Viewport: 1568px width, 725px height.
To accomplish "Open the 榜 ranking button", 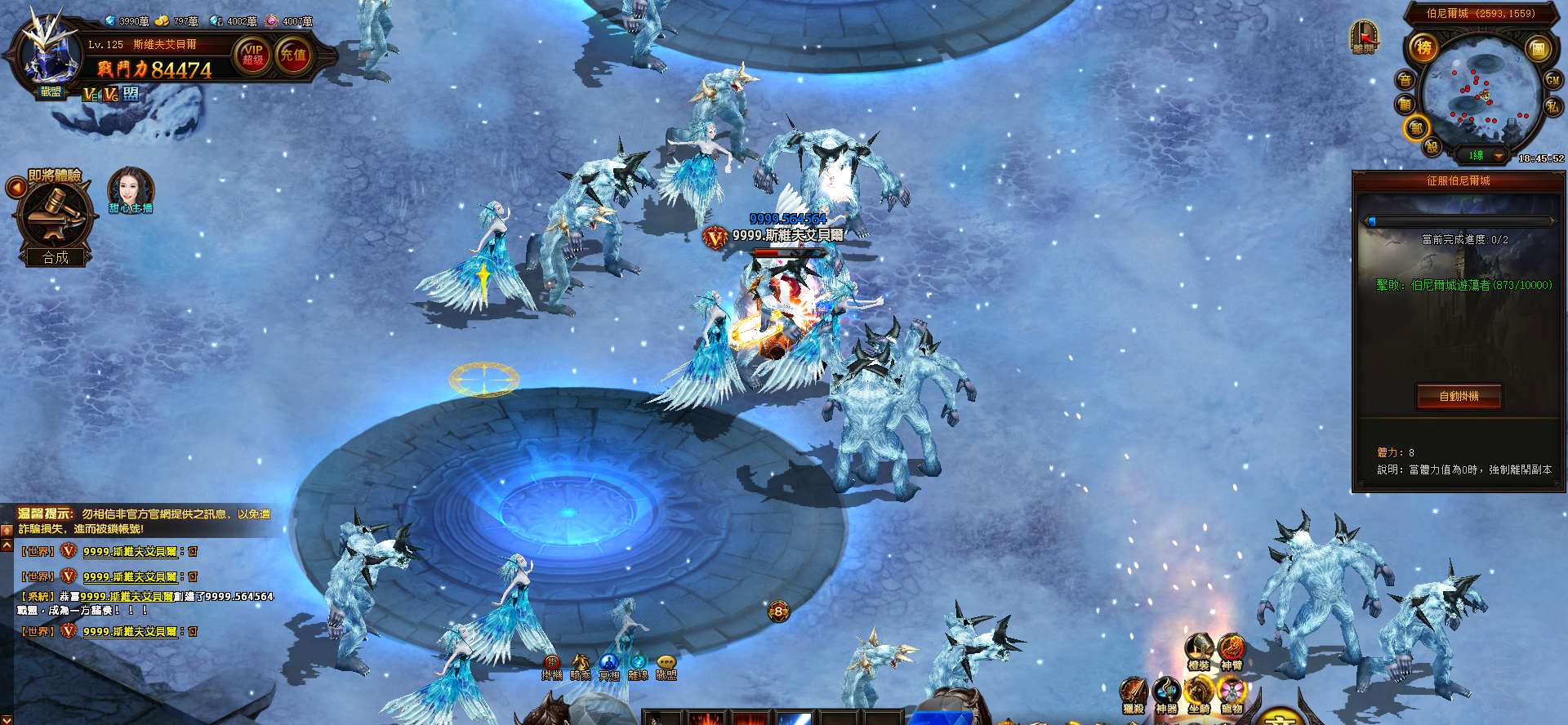I will [1423, 48].
